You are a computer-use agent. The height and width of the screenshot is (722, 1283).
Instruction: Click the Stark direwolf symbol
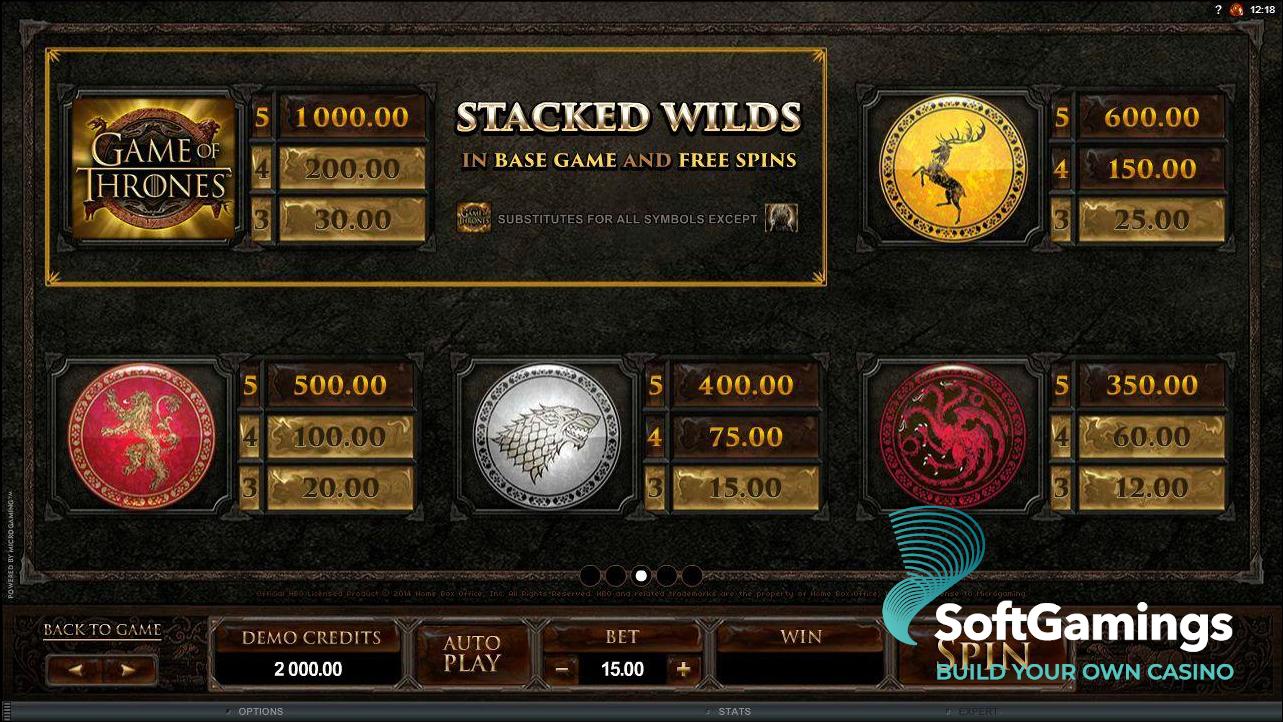pos(545,436)
